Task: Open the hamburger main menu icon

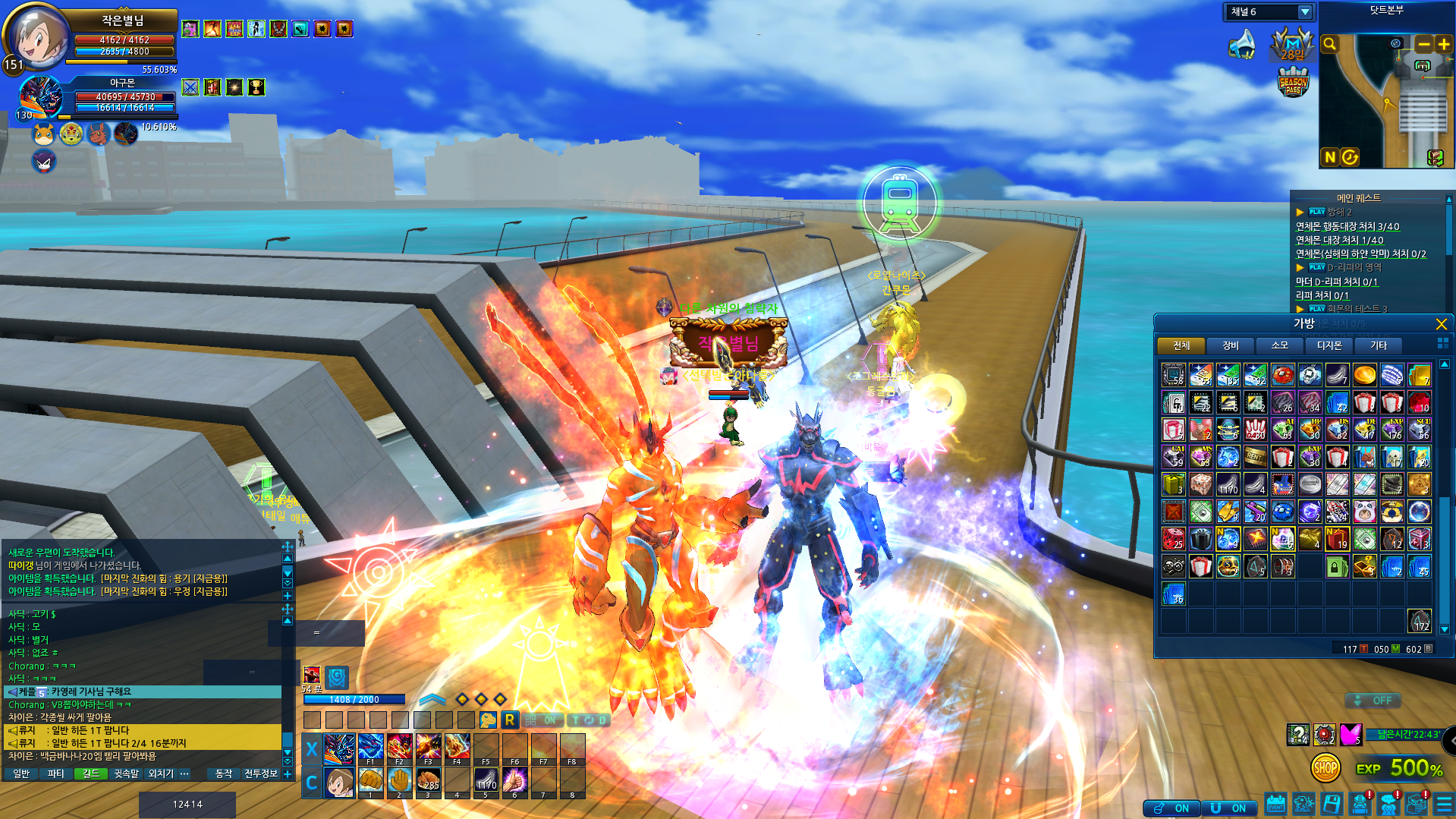Action: [1444, 805]
